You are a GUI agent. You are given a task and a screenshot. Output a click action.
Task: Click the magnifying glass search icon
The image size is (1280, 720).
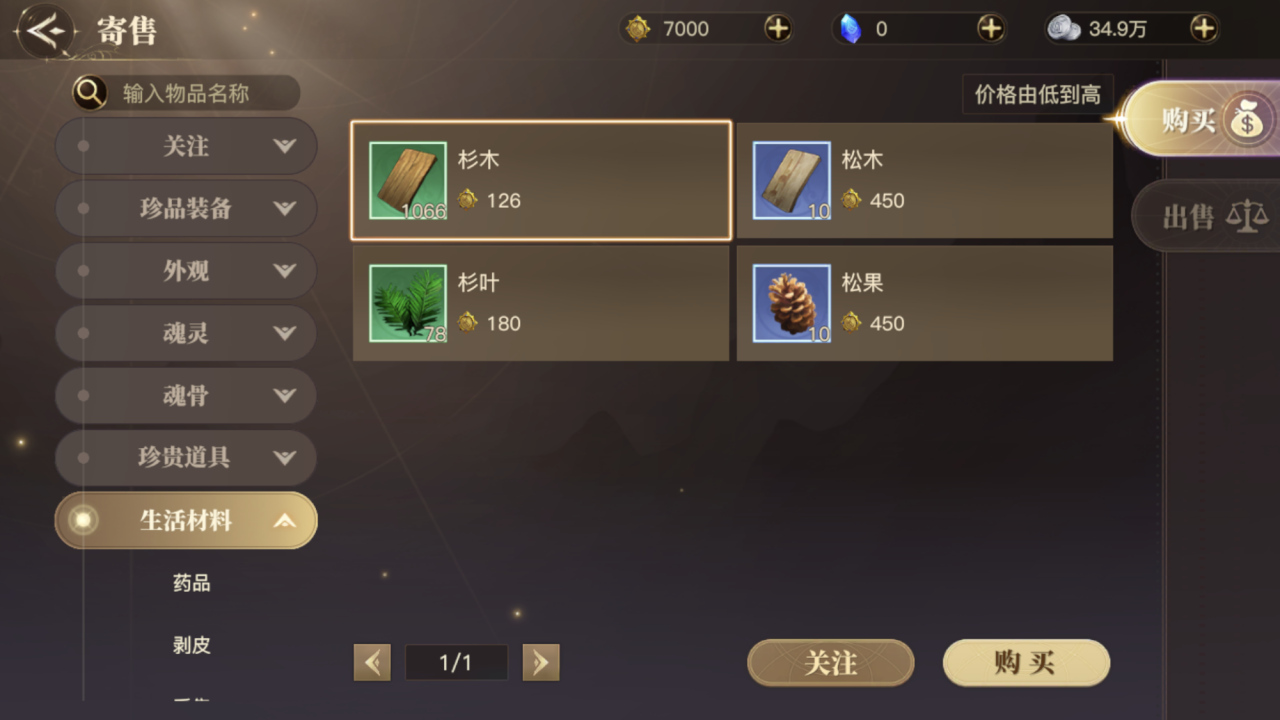(89, 92)
